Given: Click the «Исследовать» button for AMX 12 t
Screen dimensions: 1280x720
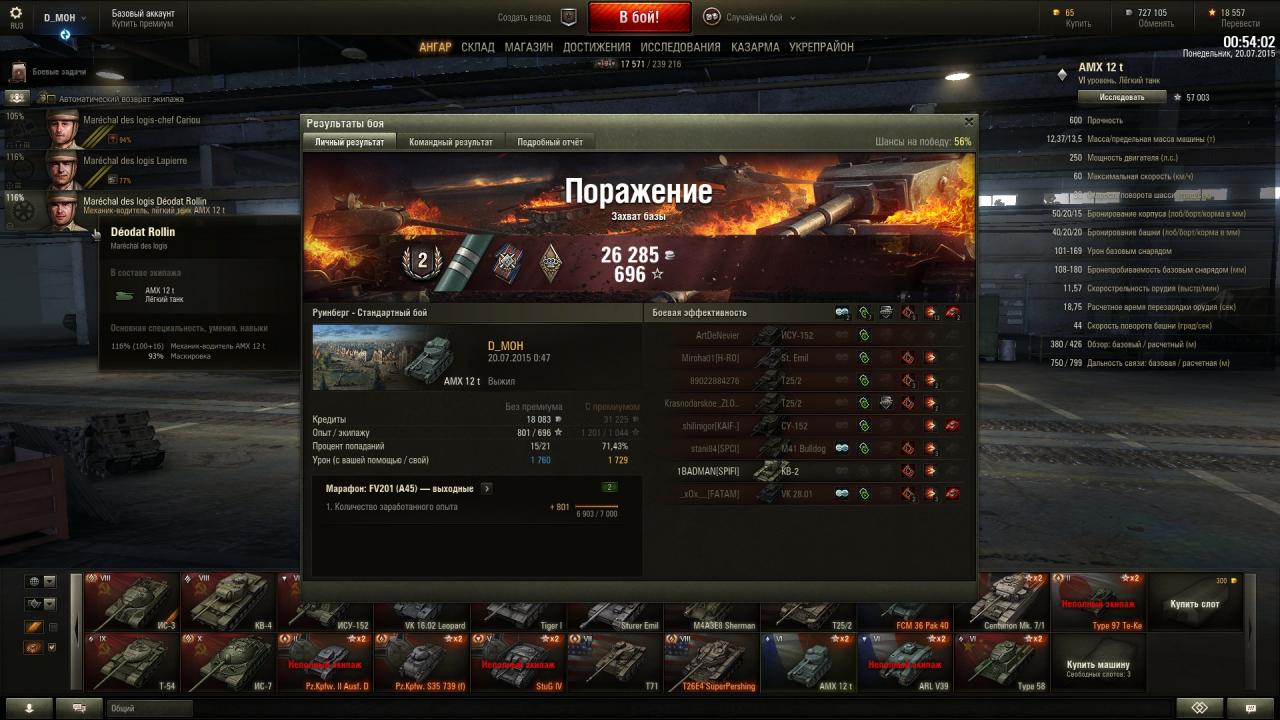Looking at the screenshot, I should point(1122,97).
